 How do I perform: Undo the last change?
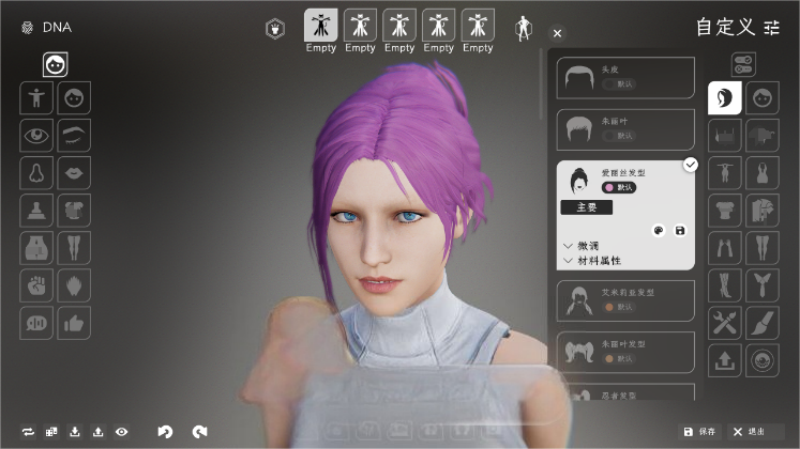pyautogui.click(x=166, y=431)
